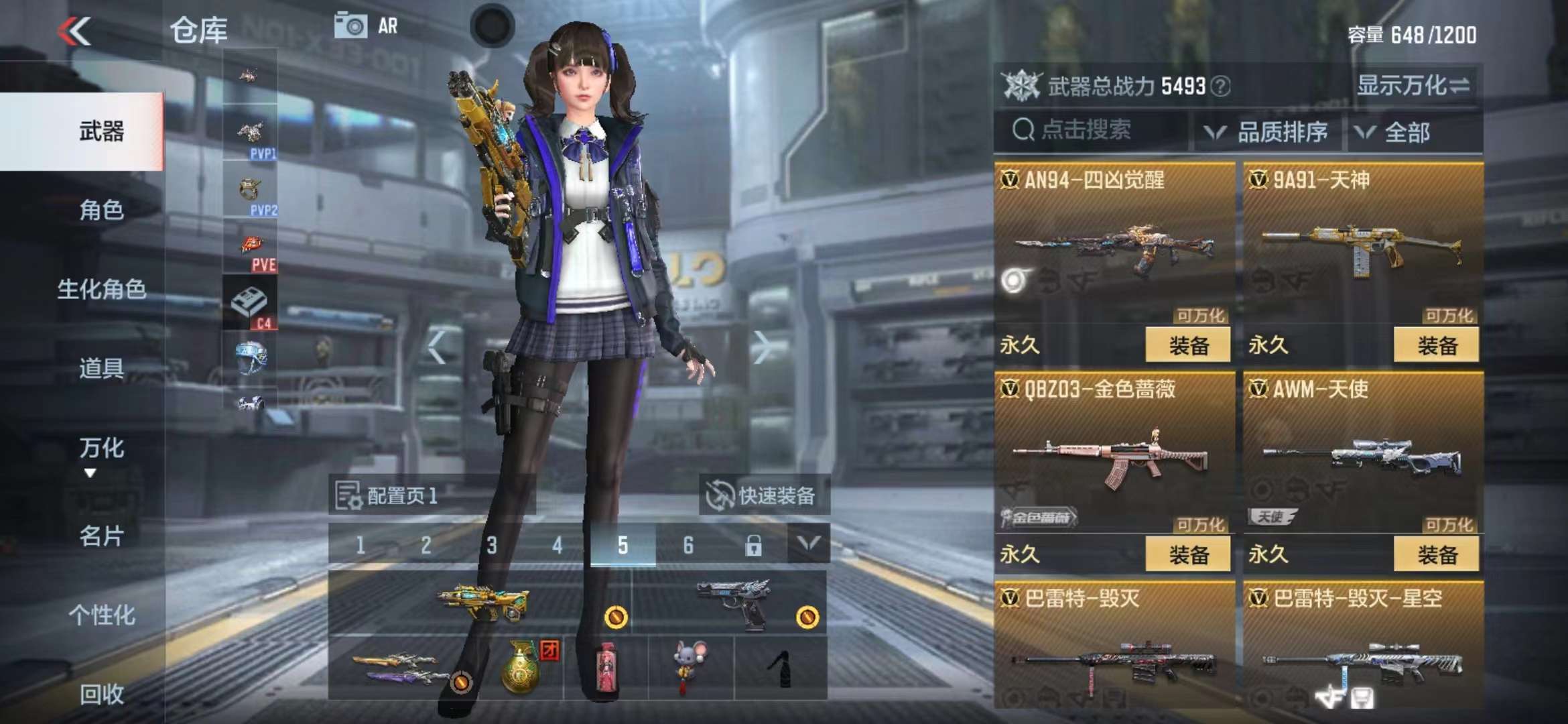The image size is (1568, 724).
Task: Equip the QBZ03-金色蔷薇 rifle
Action: coord(1188,555)
